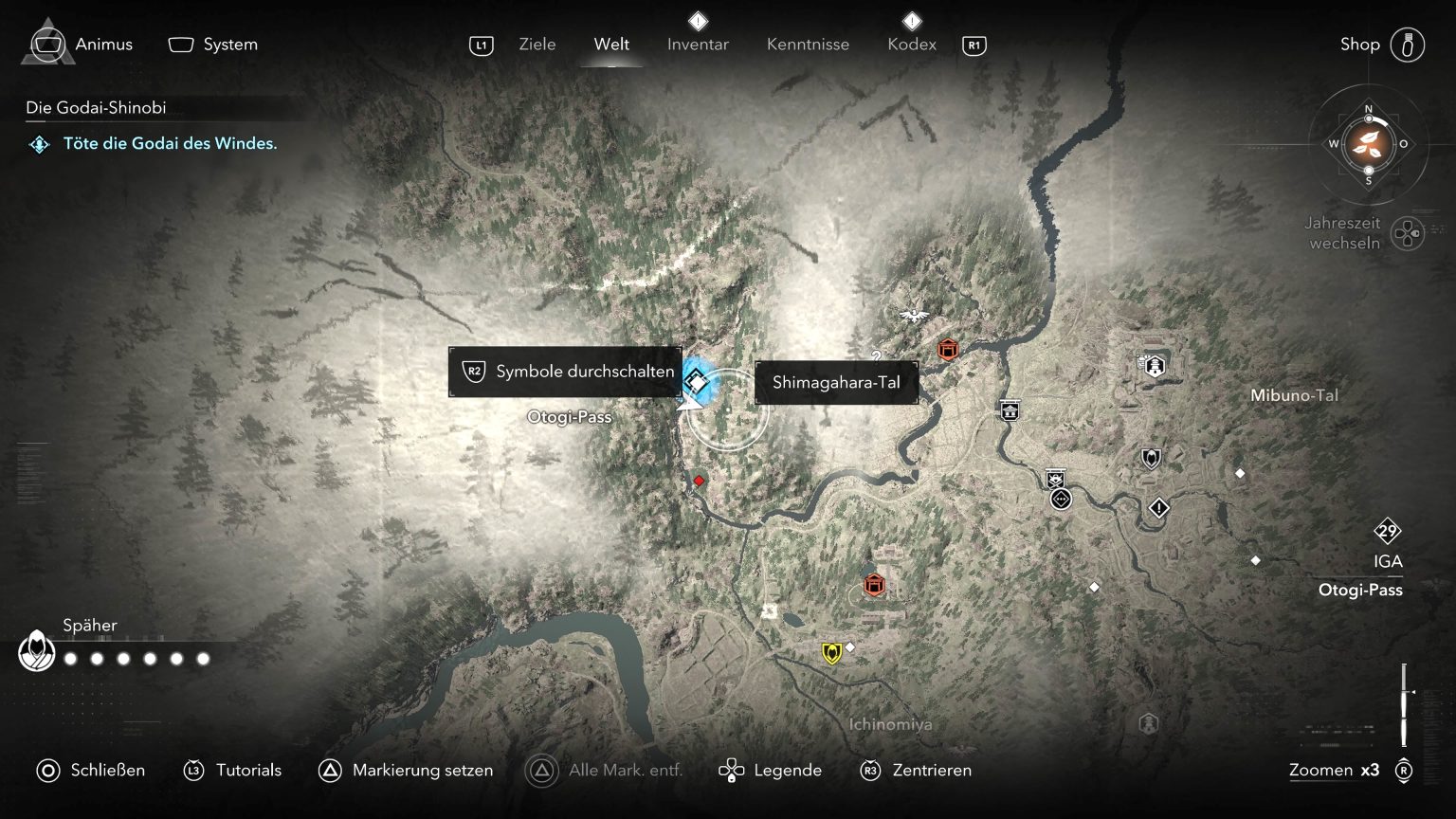Choose Markierung setzen
This screenshot has height=819, width=1456.
point(406,770)
